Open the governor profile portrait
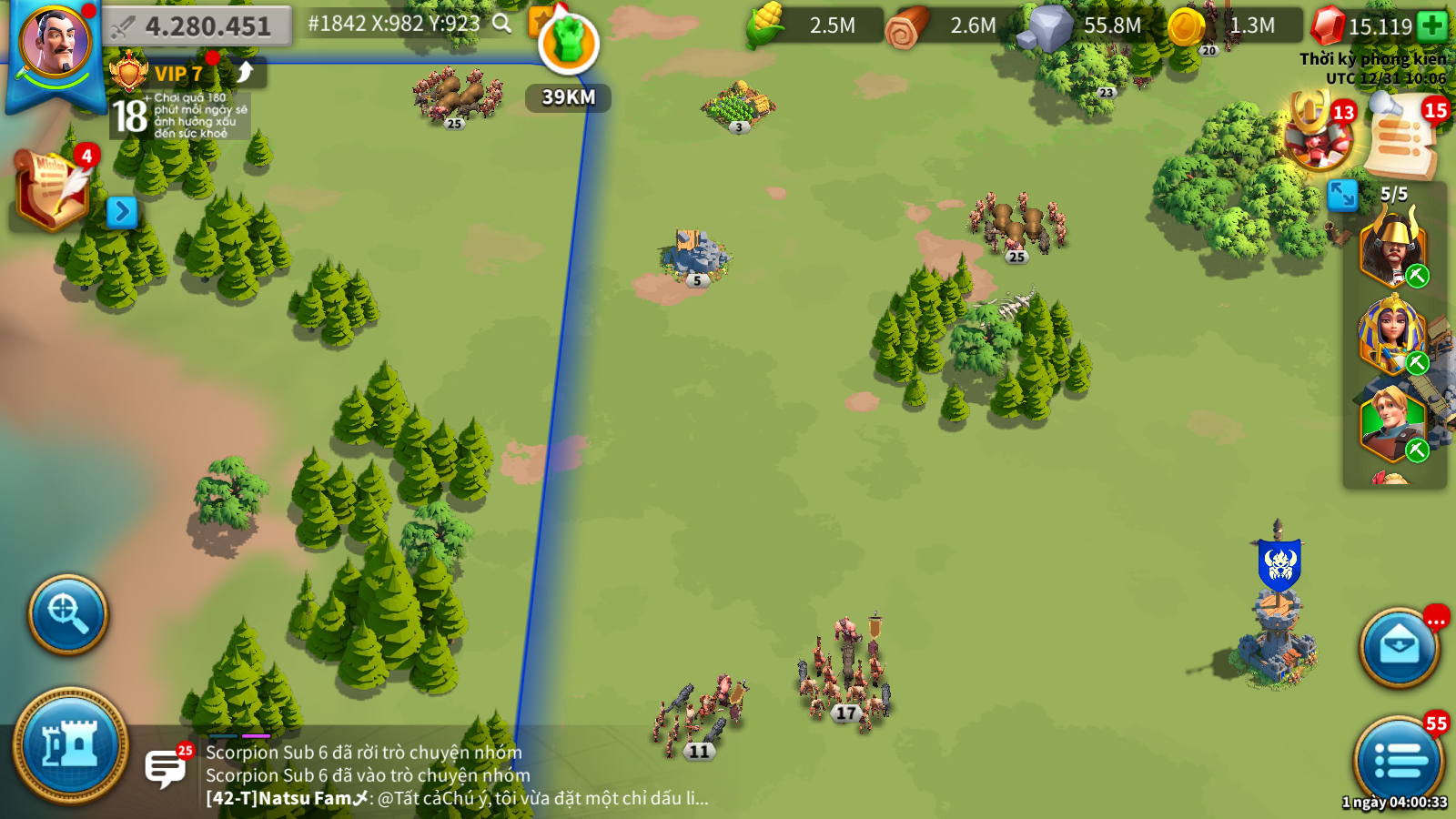 [x=56, y=44]
